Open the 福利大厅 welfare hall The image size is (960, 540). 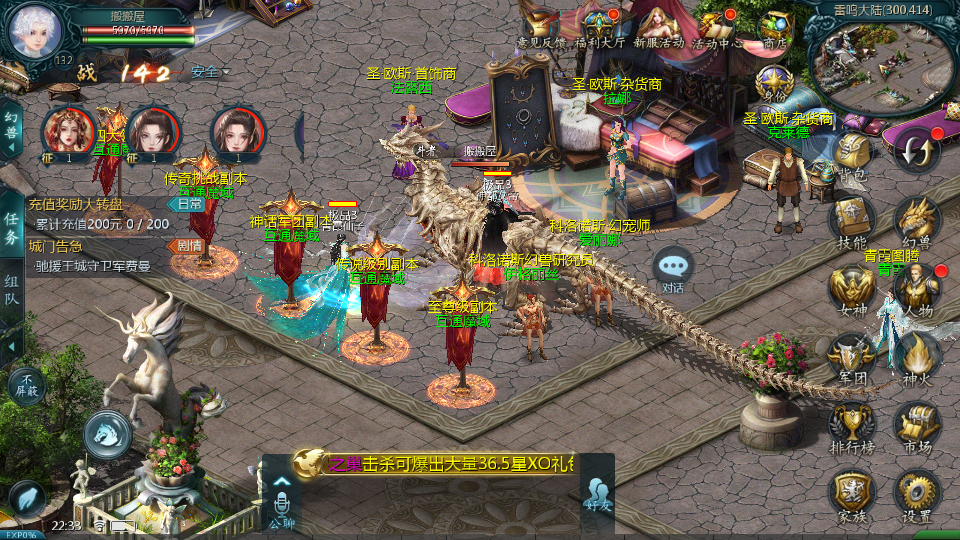[599, 26]
